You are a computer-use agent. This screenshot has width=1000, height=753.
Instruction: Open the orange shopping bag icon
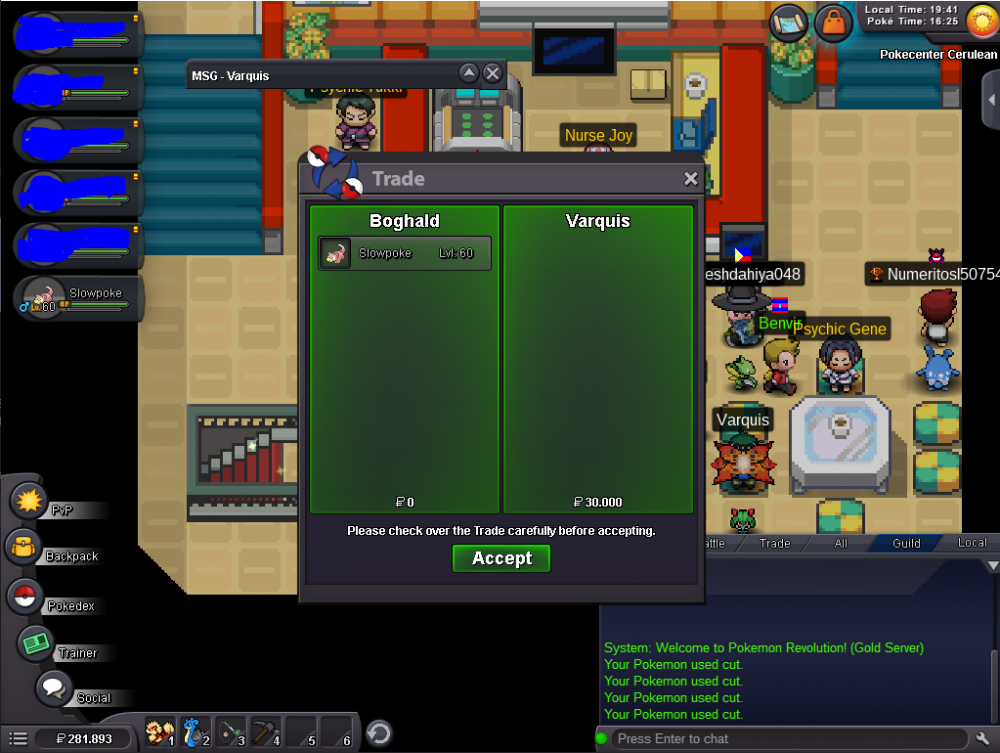[x=833, y=22]
